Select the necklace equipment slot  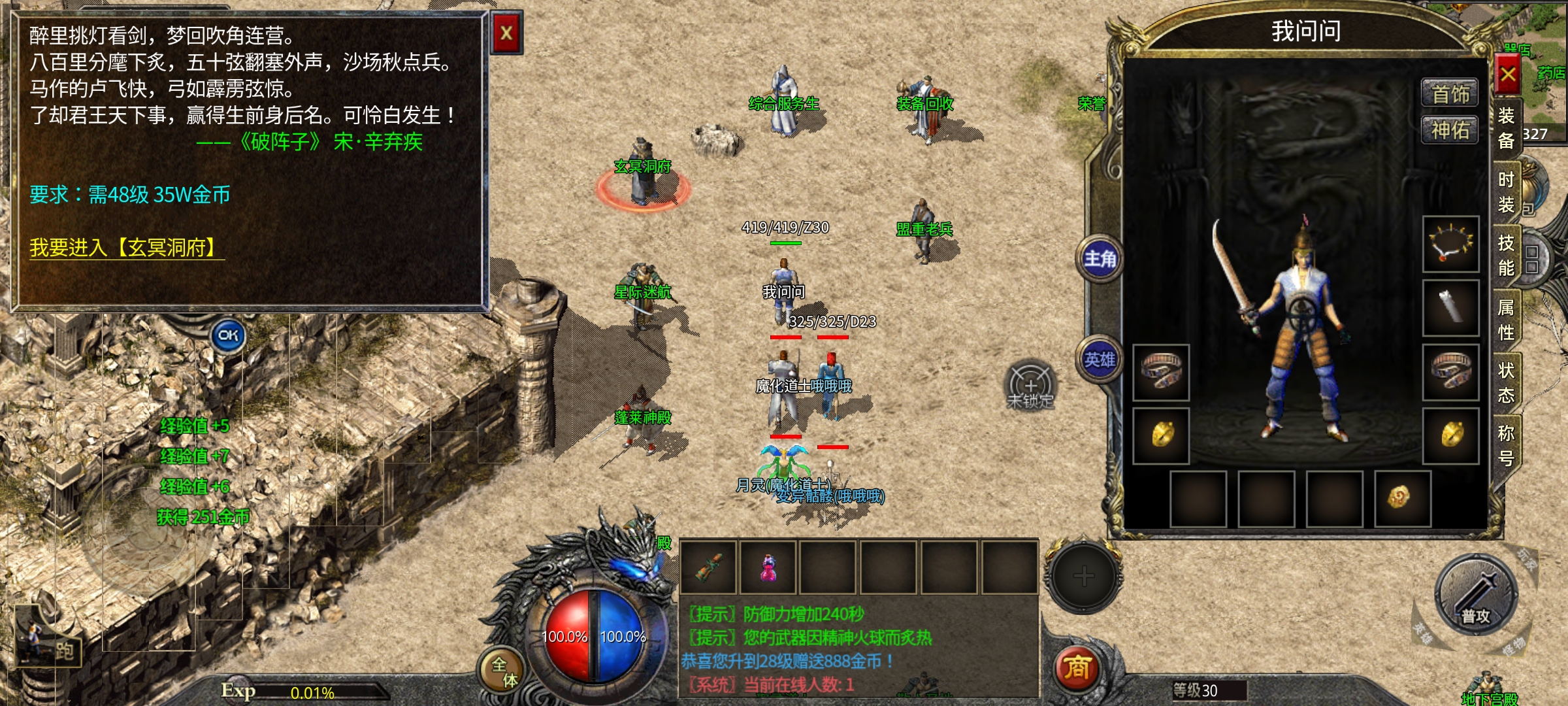tap(1450, 244)
